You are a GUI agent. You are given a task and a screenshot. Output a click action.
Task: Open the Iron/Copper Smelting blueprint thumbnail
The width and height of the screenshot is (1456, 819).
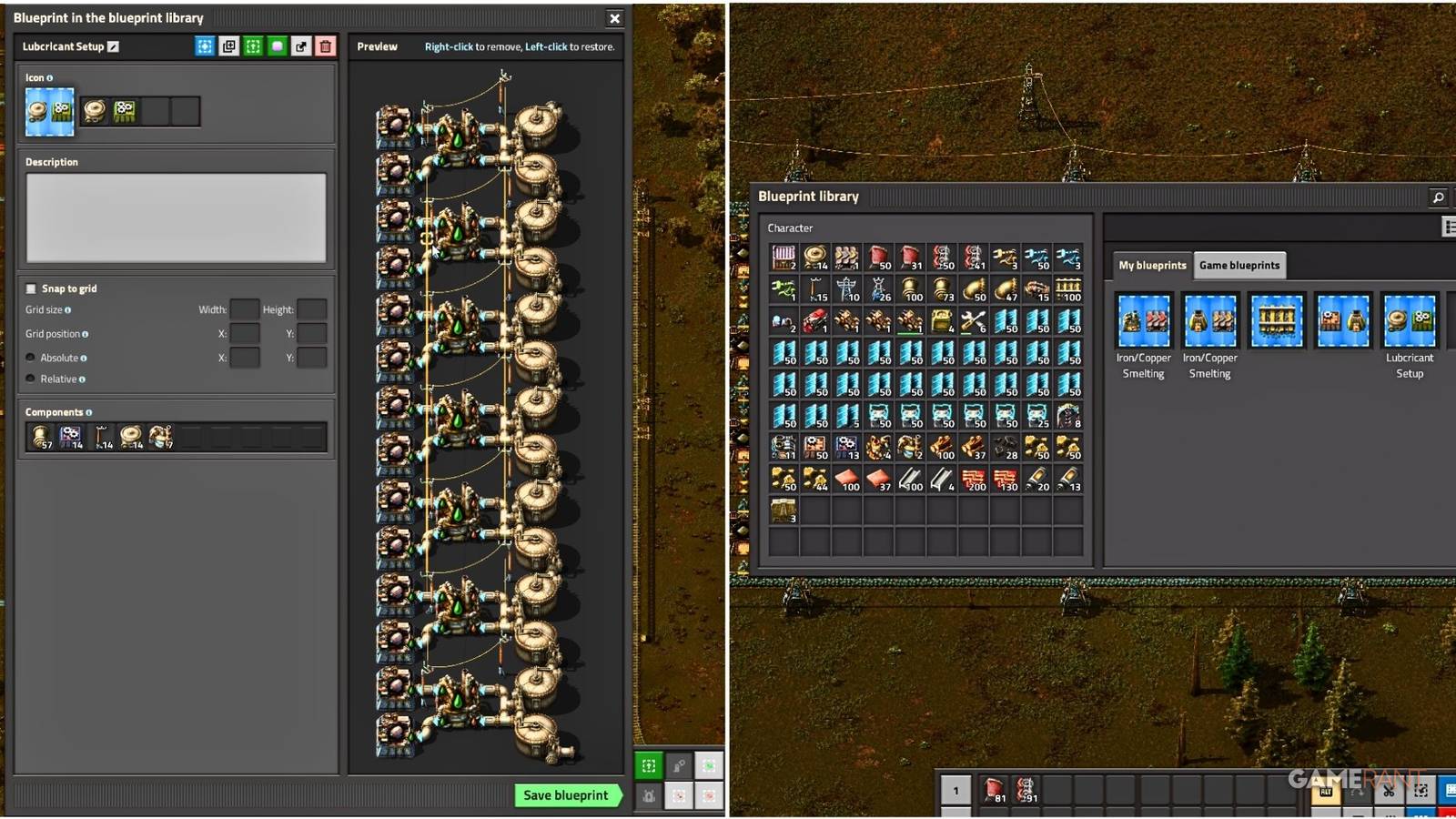1143,320
